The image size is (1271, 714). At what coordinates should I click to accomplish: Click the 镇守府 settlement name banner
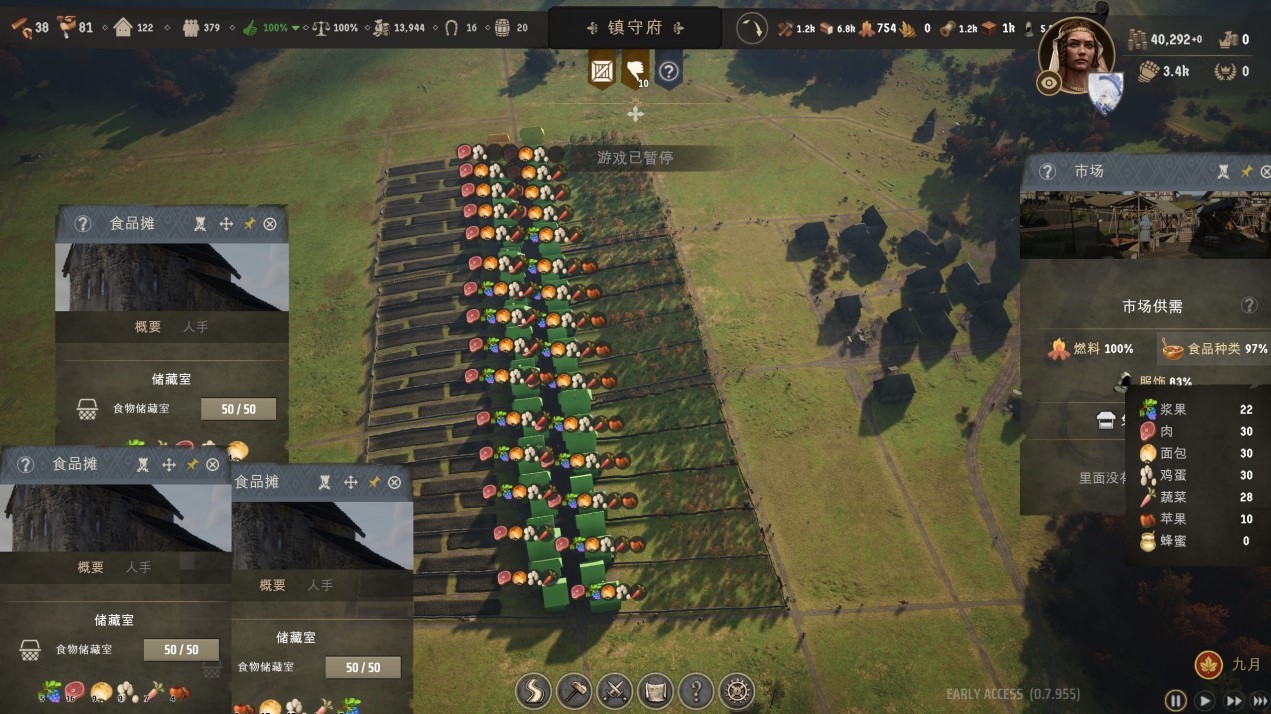coord(635,28)
